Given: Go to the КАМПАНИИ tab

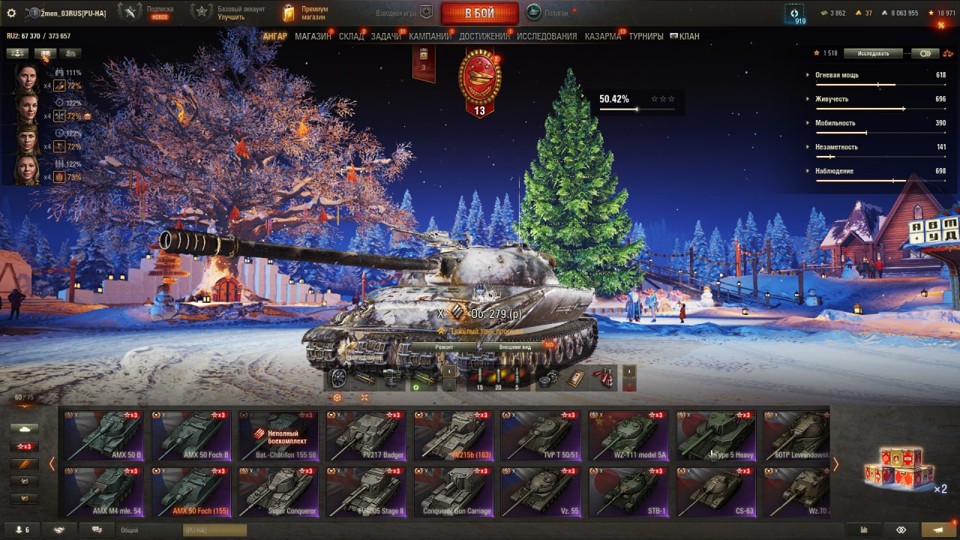Looking at the screenshot, I should click(x=430, y=36).
